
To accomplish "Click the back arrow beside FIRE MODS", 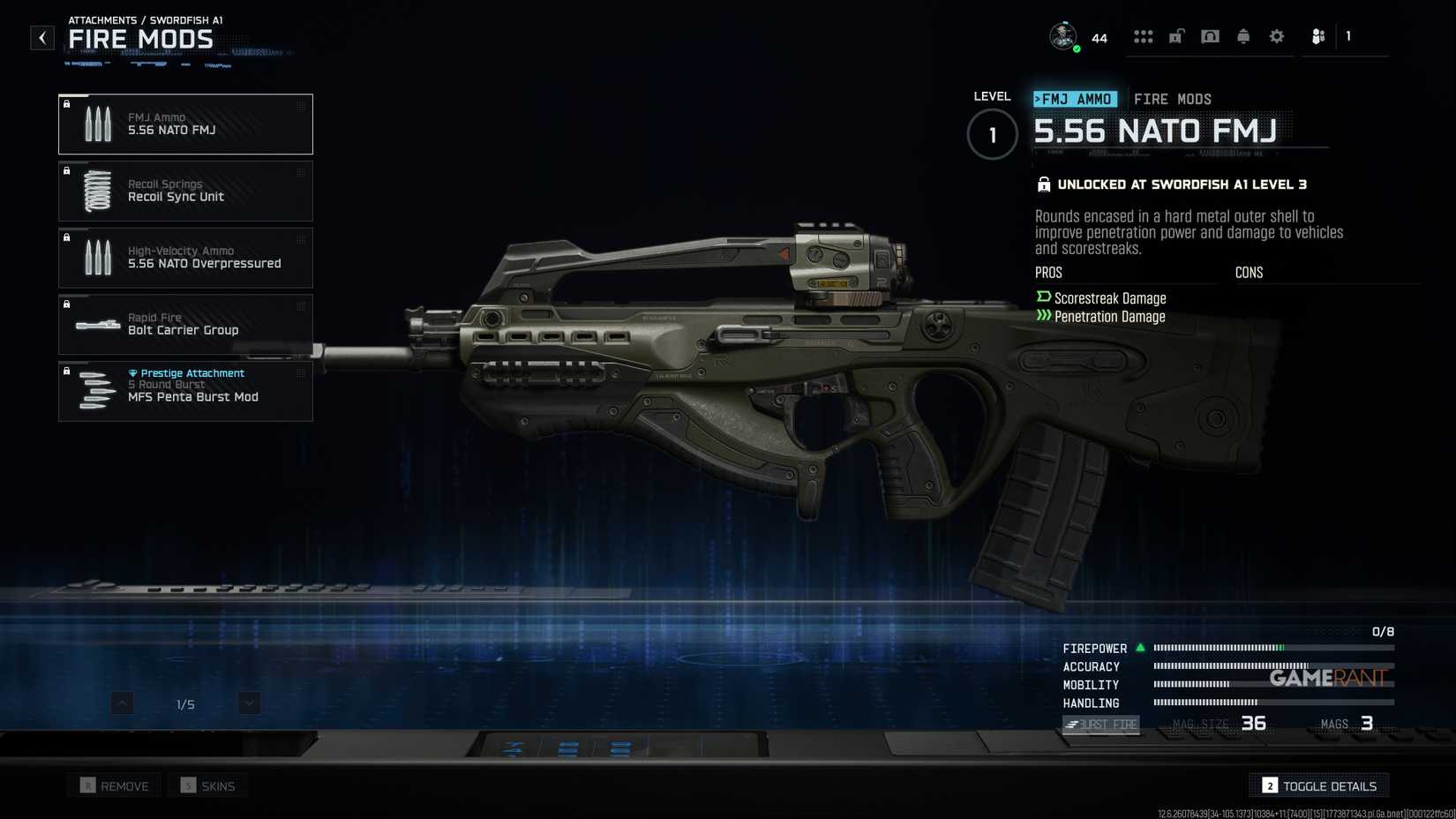I will click(41, 37).
